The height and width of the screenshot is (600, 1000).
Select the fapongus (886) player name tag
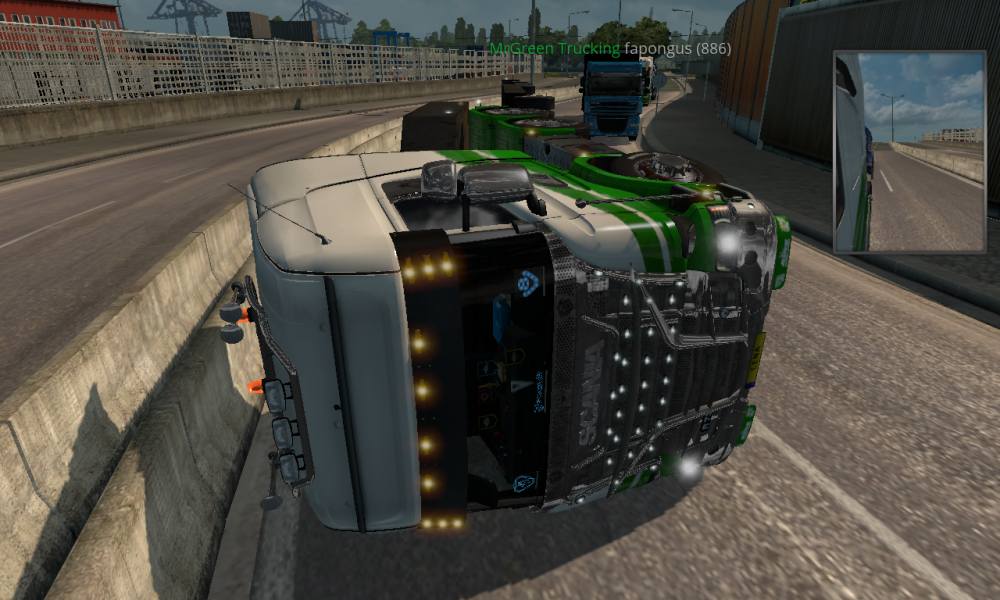point(676,48)
